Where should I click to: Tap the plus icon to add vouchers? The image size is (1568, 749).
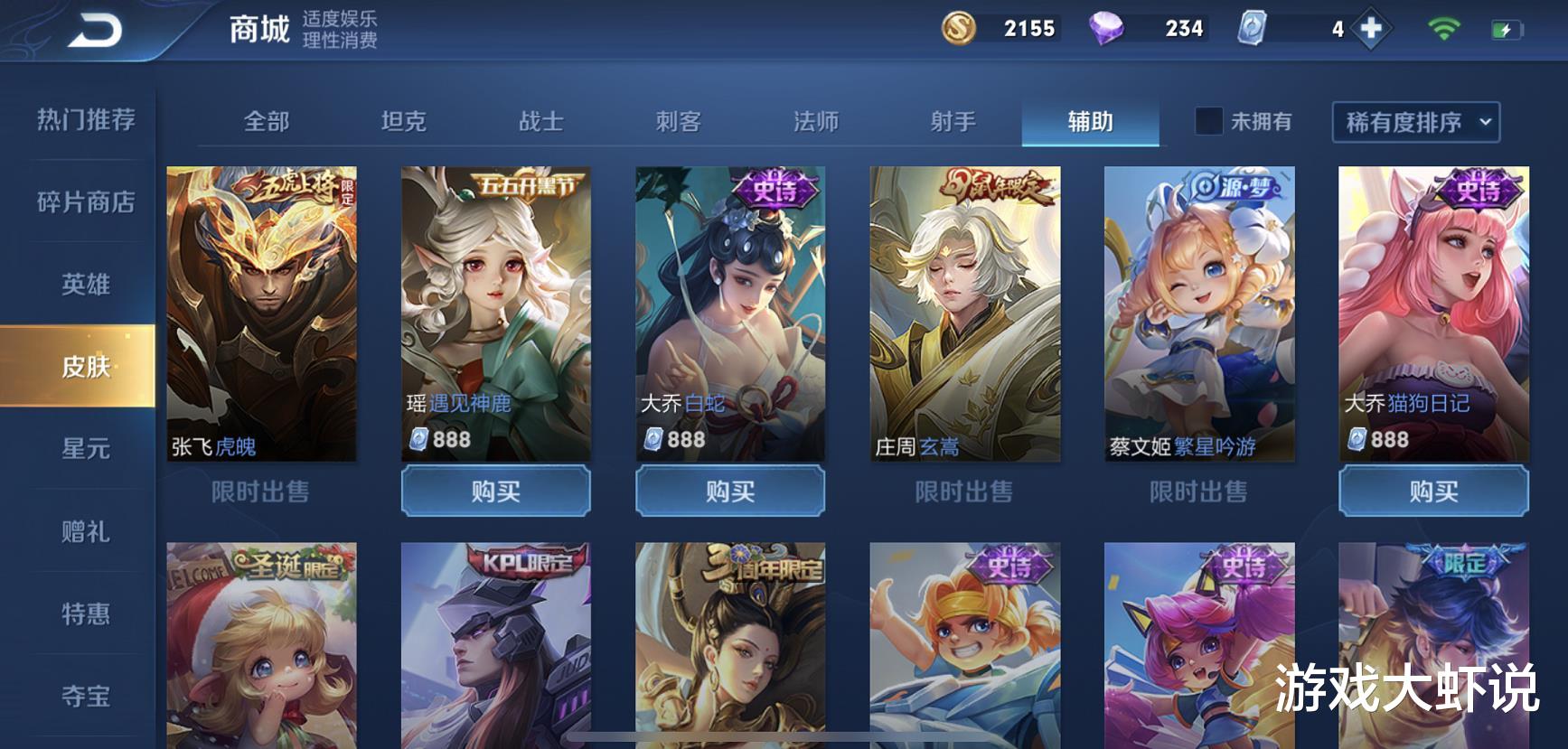click(1373, 28)
